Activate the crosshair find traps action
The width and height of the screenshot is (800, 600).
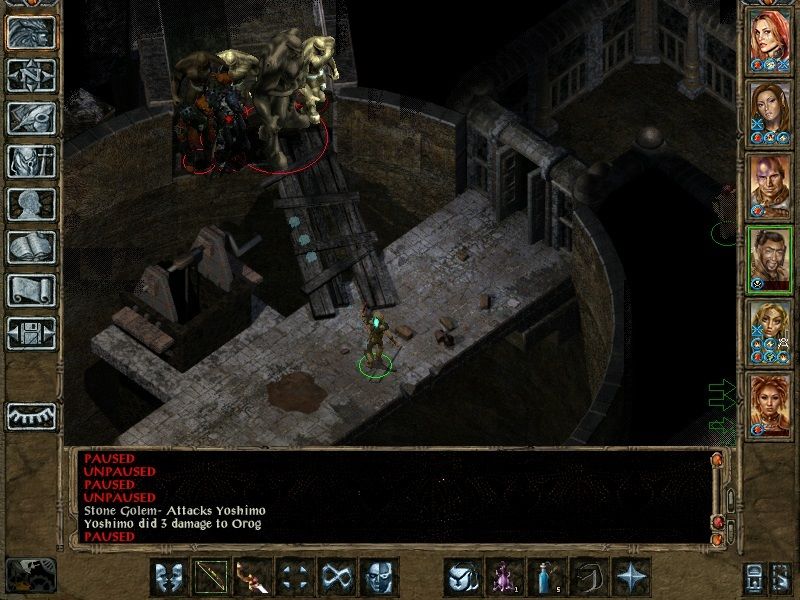point(294,577)
